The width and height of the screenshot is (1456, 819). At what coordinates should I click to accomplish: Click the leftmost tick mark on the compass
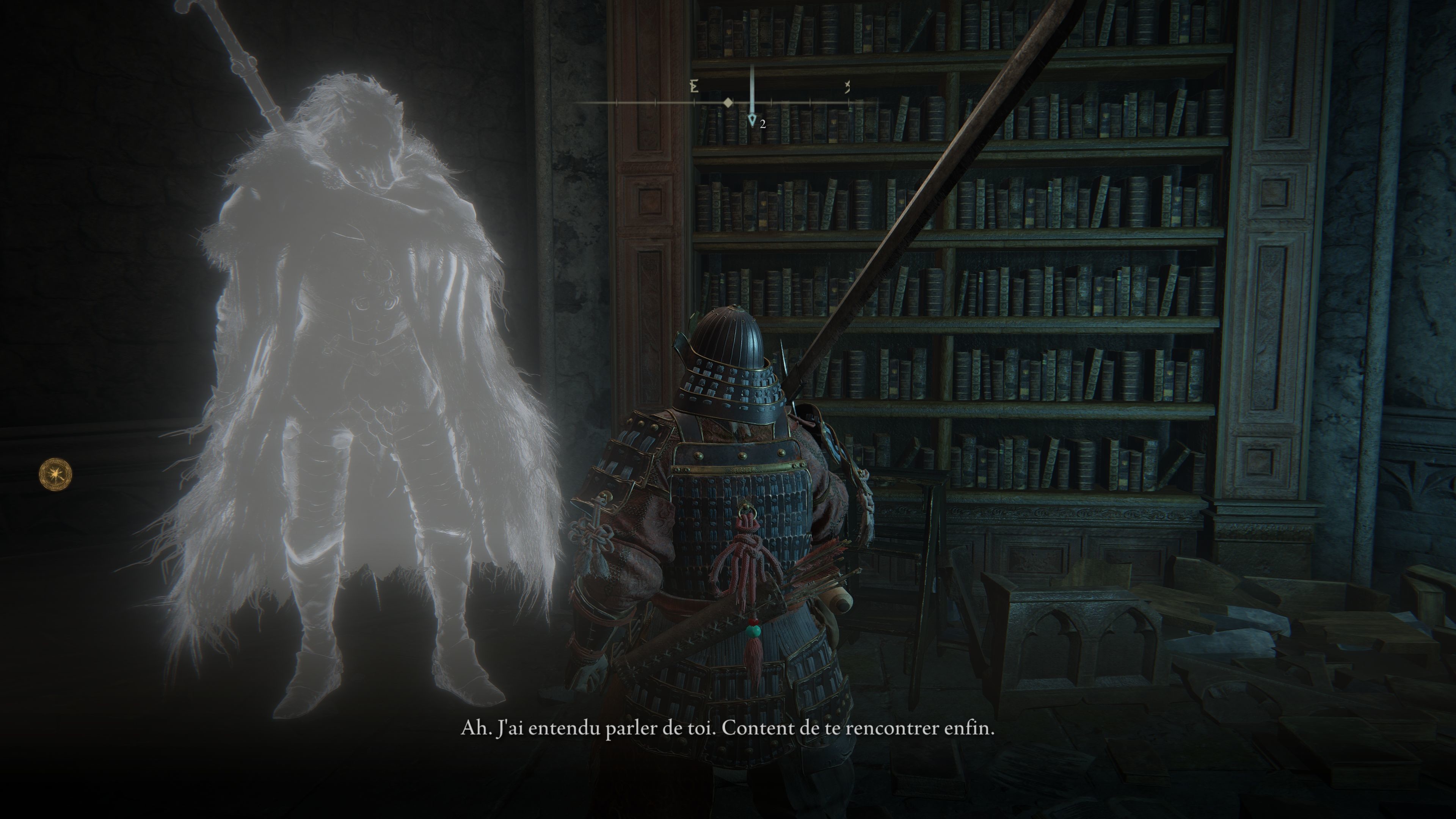coord(617,102)
